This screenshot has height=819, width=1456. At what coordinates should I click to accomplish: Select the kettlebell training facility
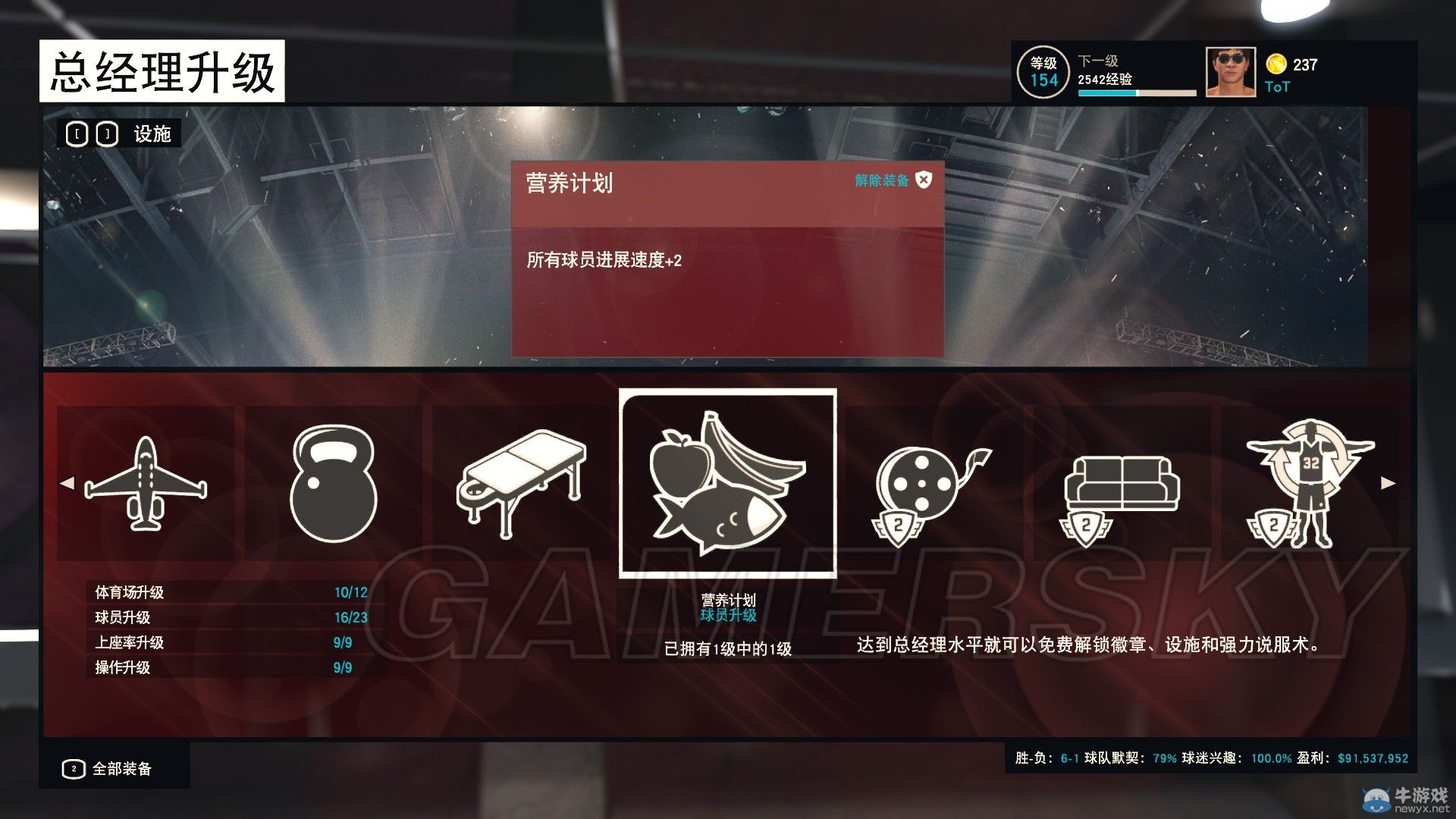(x=334, y=485)
